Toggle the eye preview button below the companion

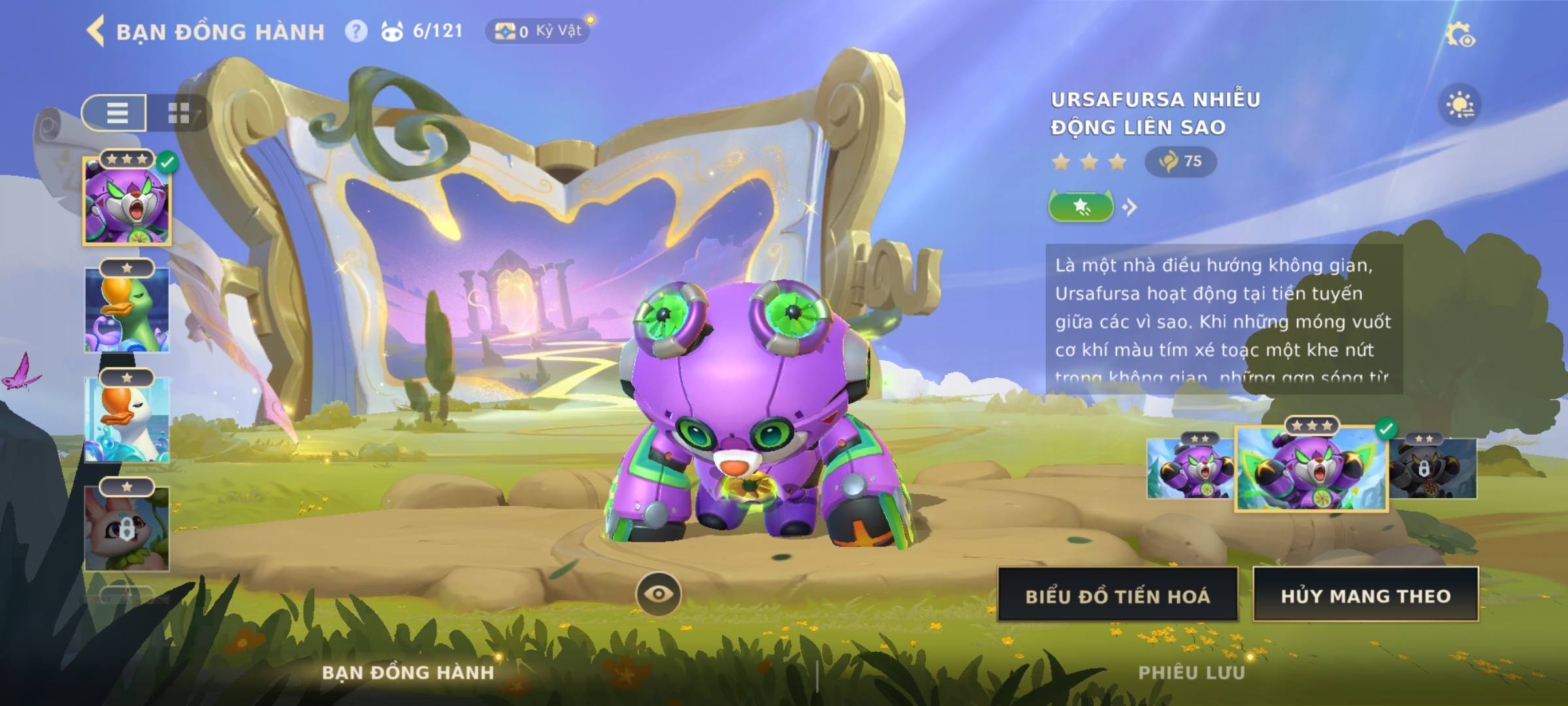pos(658,594)
